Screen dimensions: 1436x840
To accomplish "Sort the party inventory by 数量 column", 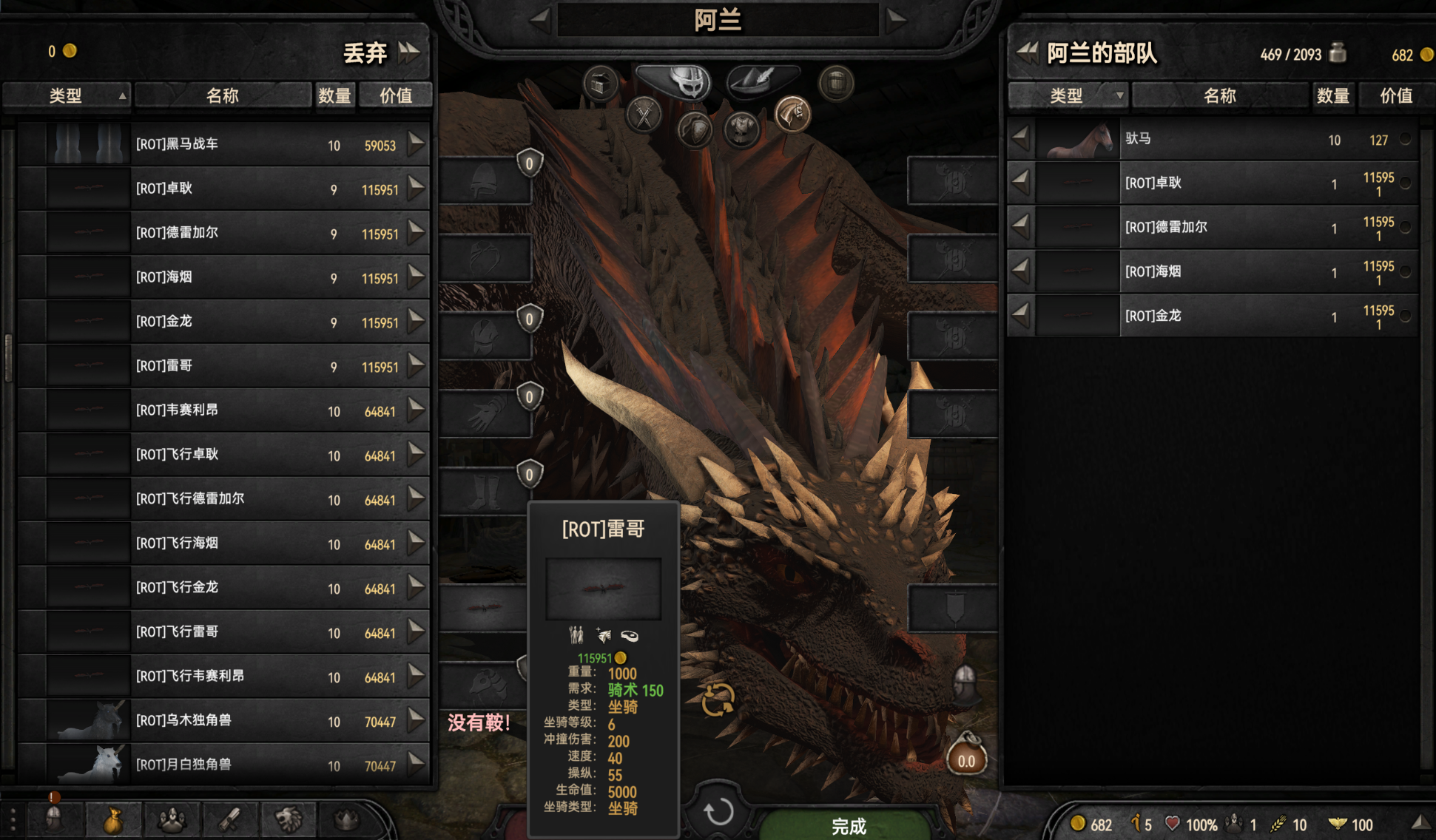I will [1332, 95].
